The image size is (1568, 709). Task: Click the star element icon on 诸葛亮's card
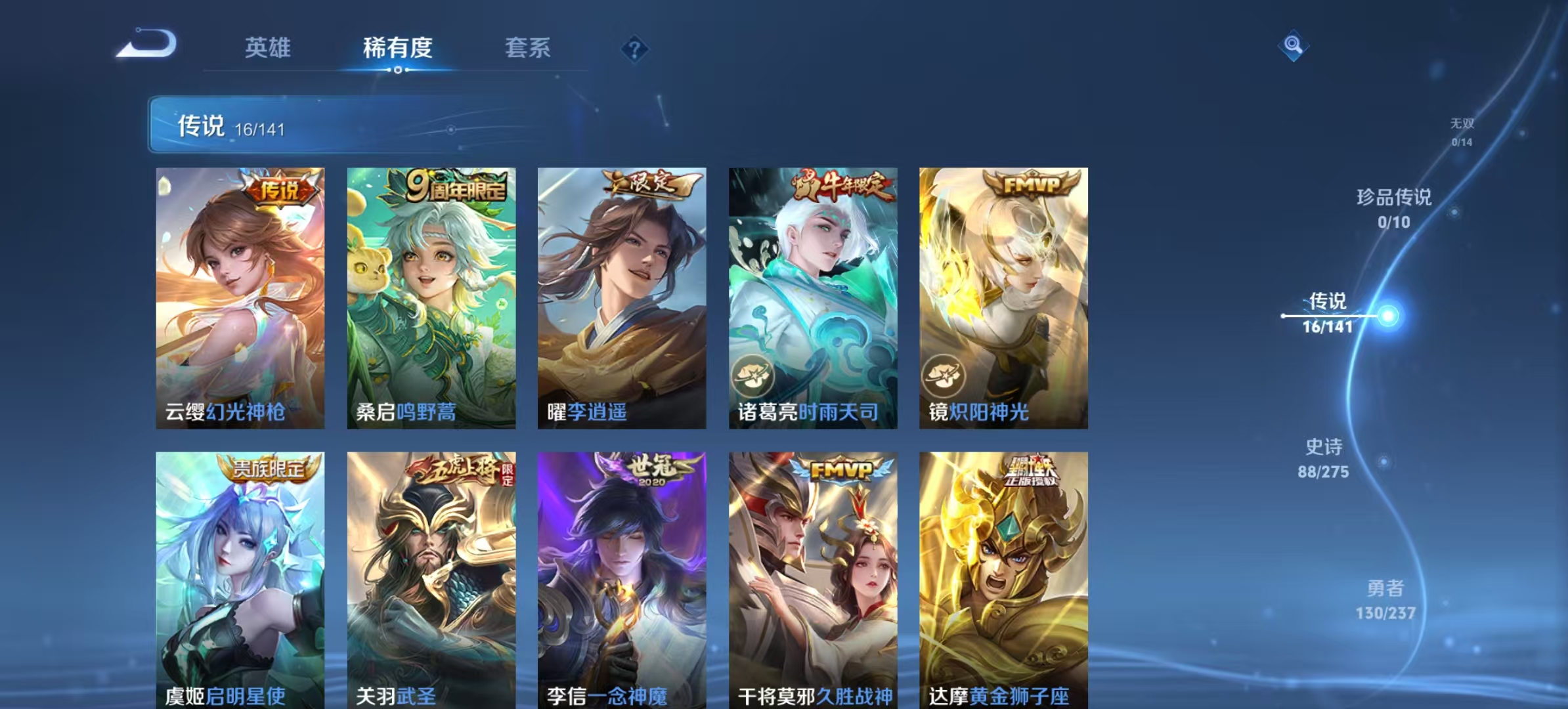pos(752,375)
